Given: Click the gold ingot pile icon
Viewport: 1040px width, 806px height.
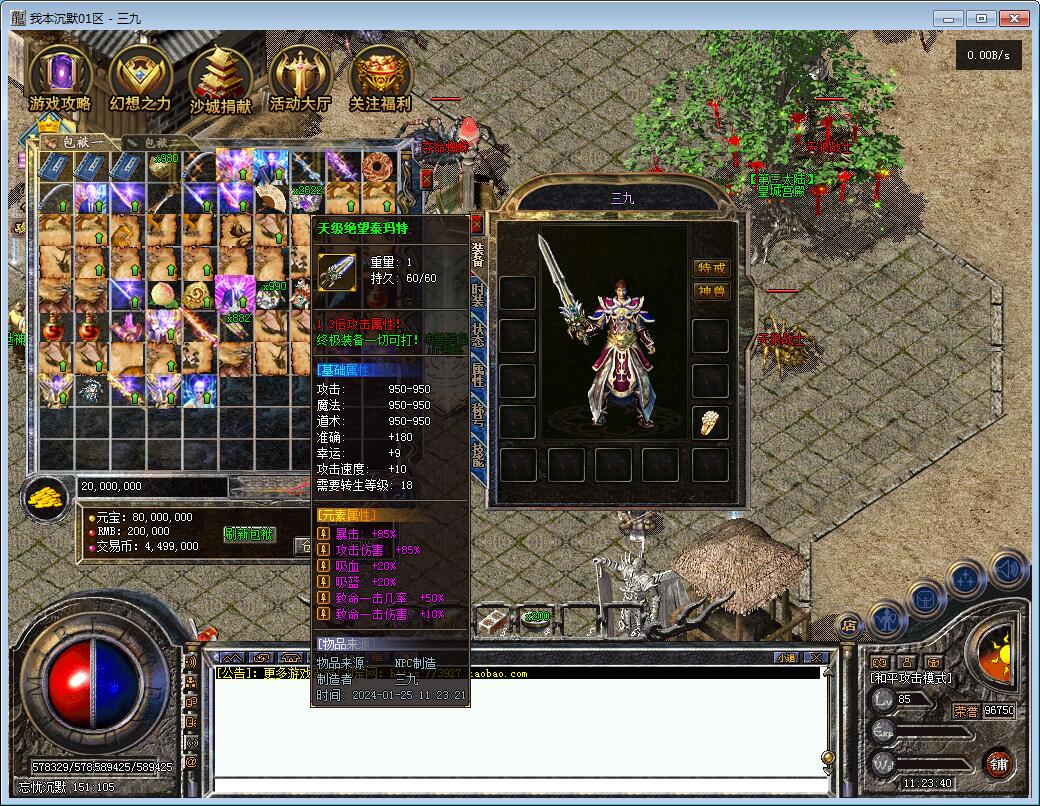Looking at the screenshot, I should coord(46,497).
